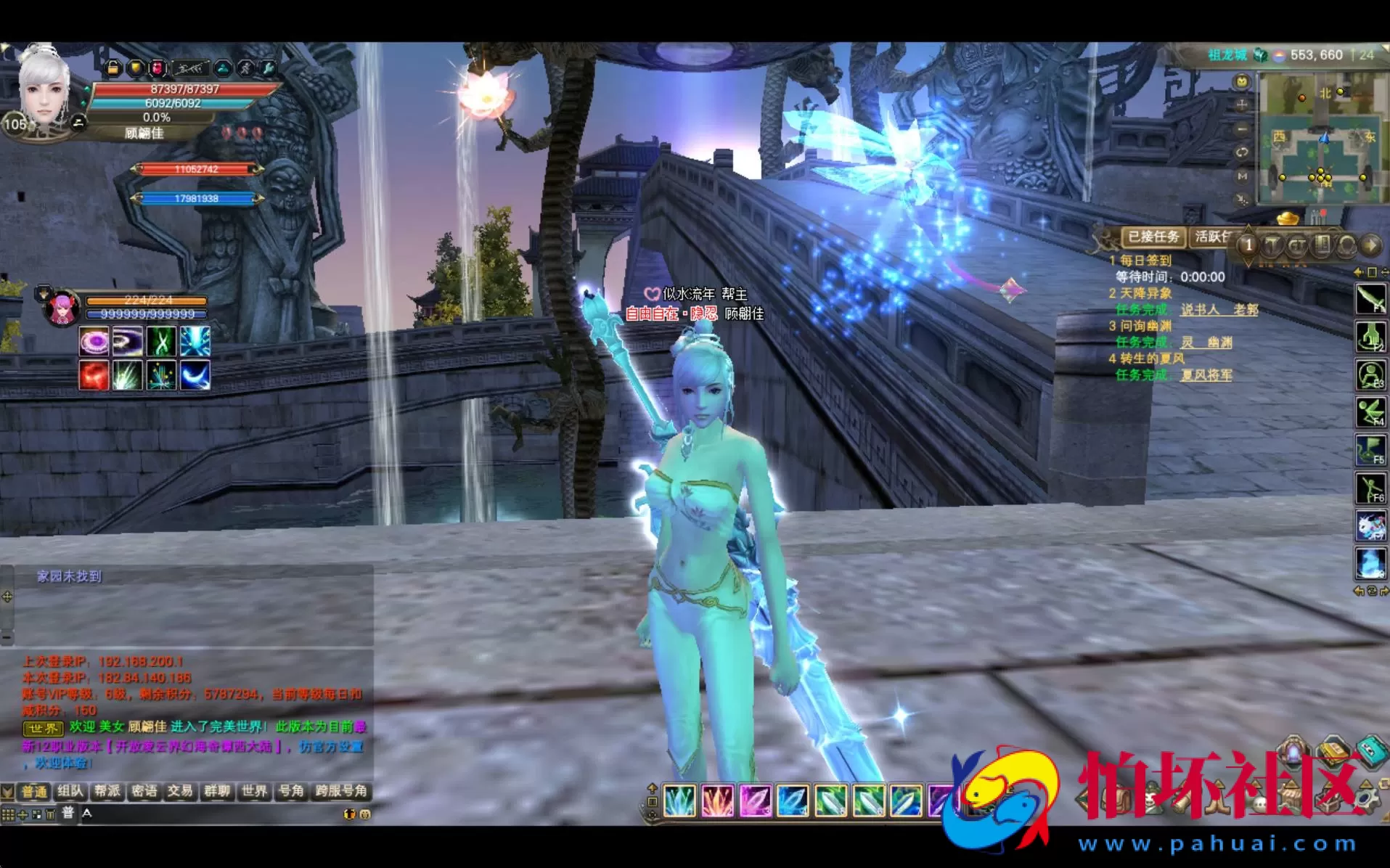
Task: Switch chat to the 组队 (team) channel
Action: click(x=70, y=791)
